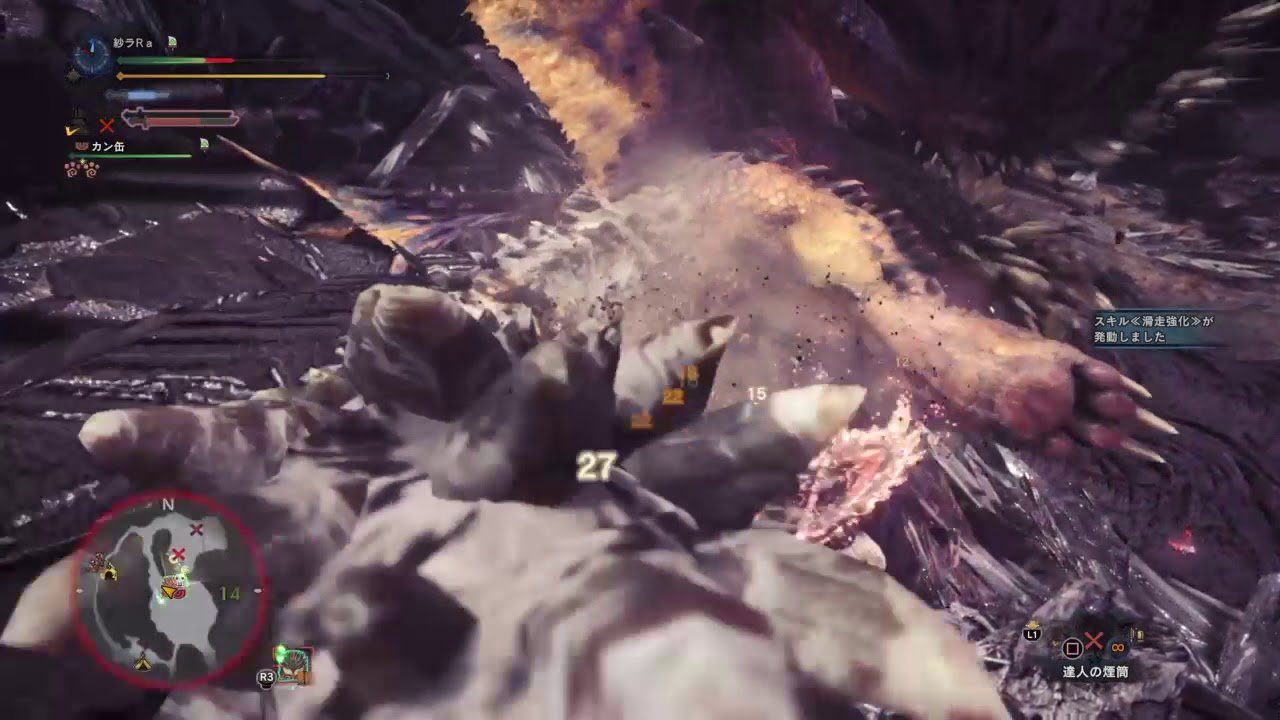Select the L1 button prompt icon near the item bar
This screenshot has height=720, width=1280.
(x=1033, y=635)
